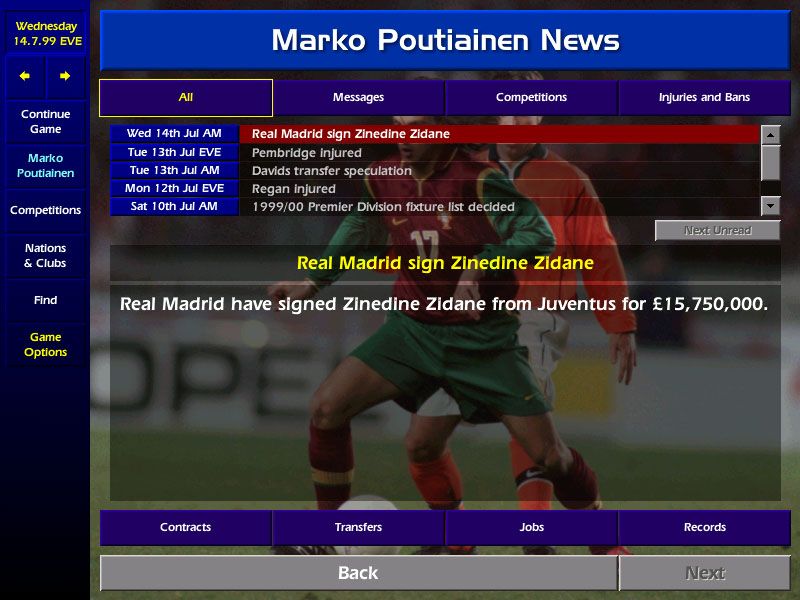Screen dimensions: 800x600
Task: View the Transfers screen
Action: click(358, 527)
